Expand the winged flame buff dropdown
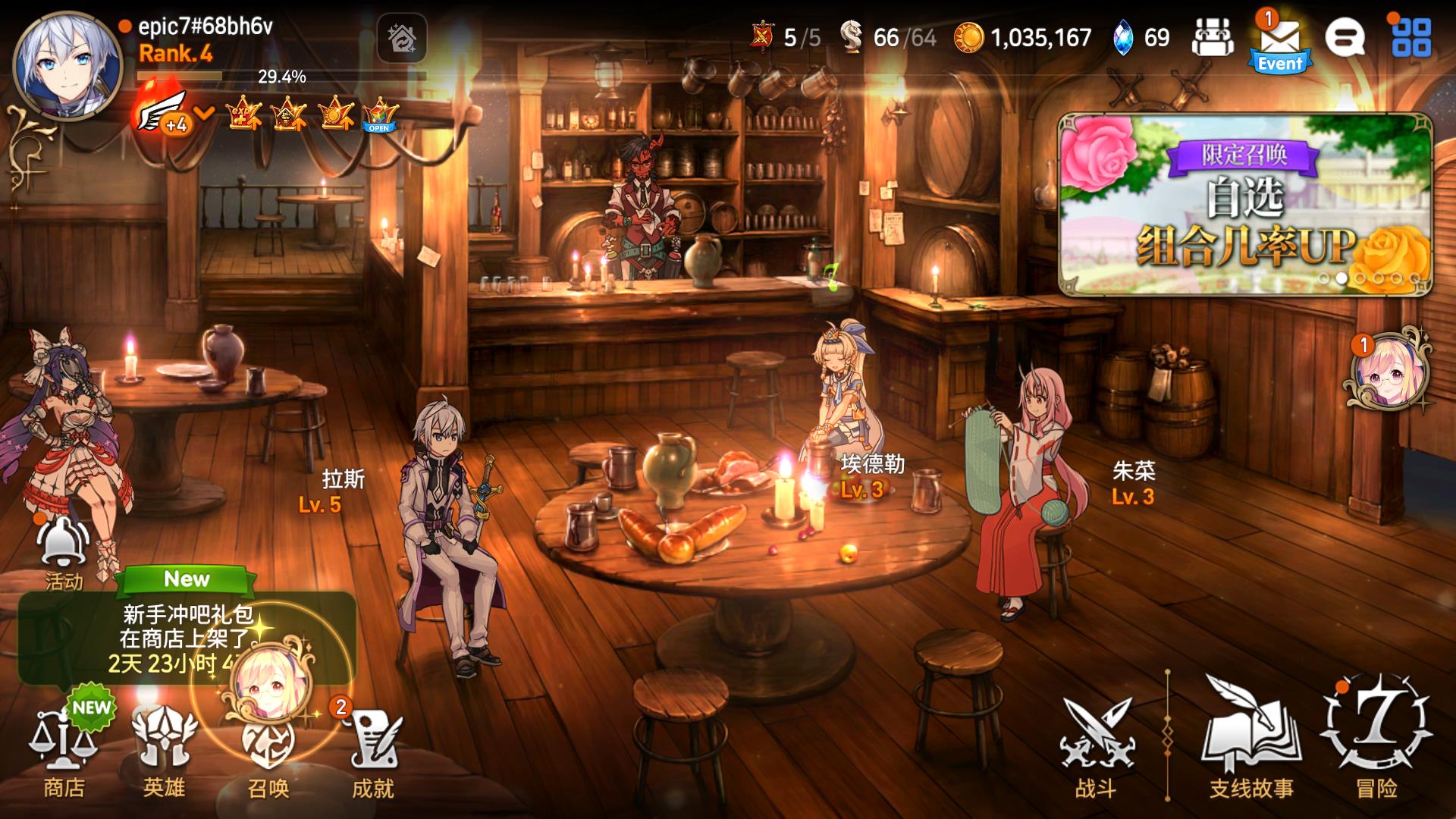1456x819 pixels. coord(203,114)
